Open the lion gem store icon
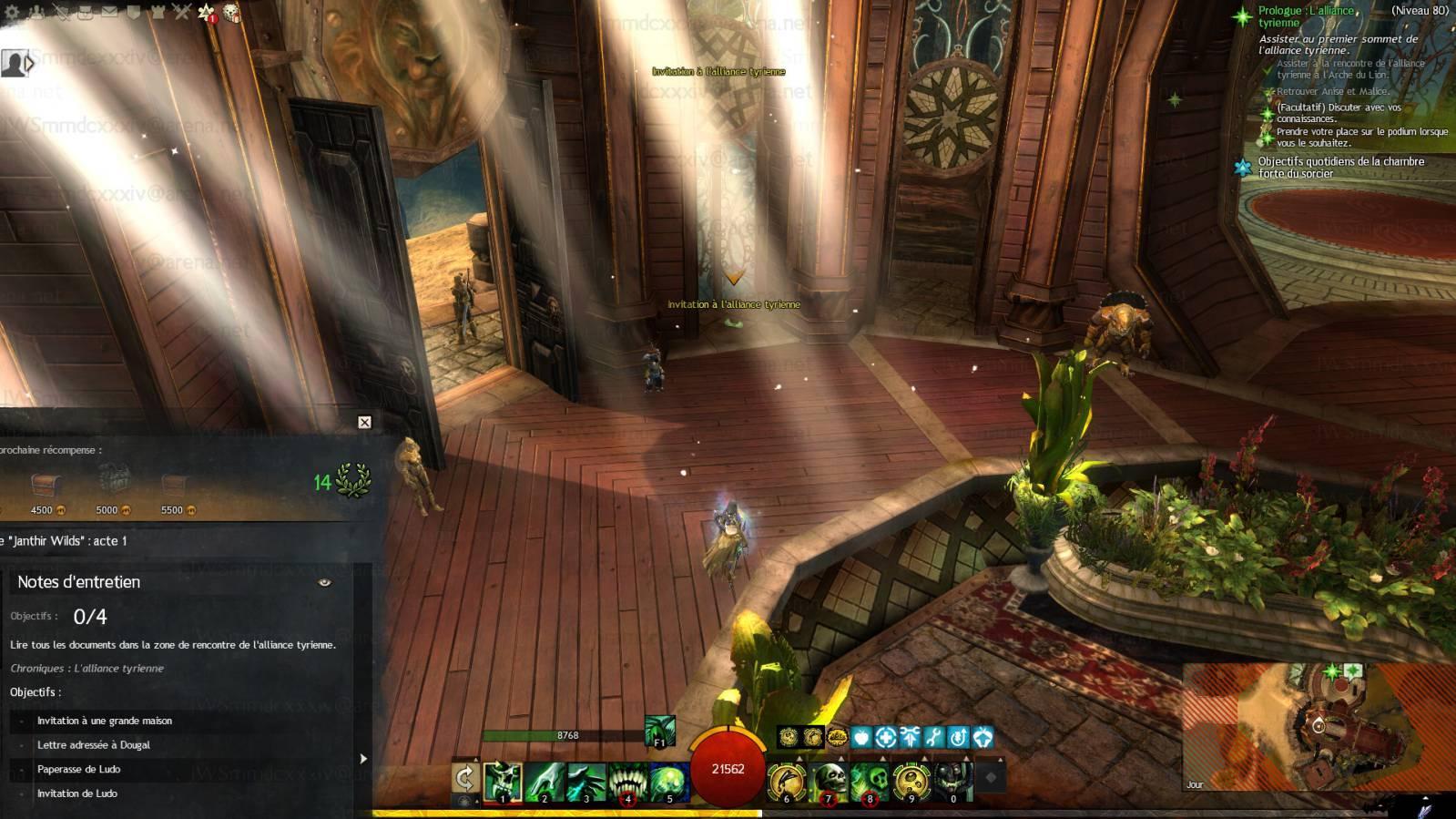Viewport: 1456px width, 819px height. (x=231, y=13)
